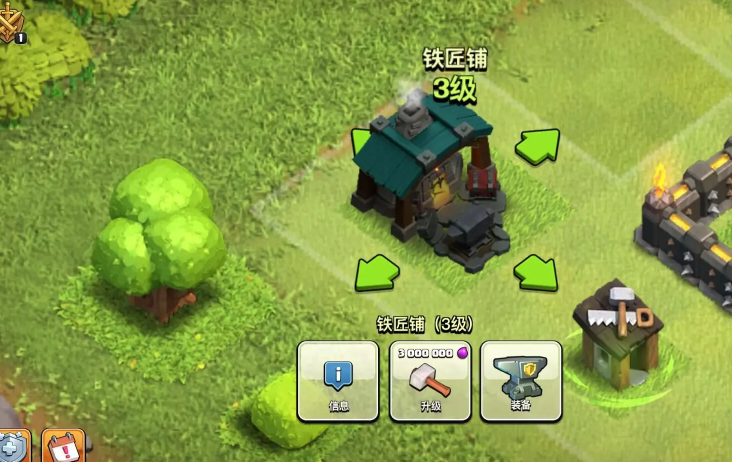Open the 装备 equipment menu

pos(521,381)
